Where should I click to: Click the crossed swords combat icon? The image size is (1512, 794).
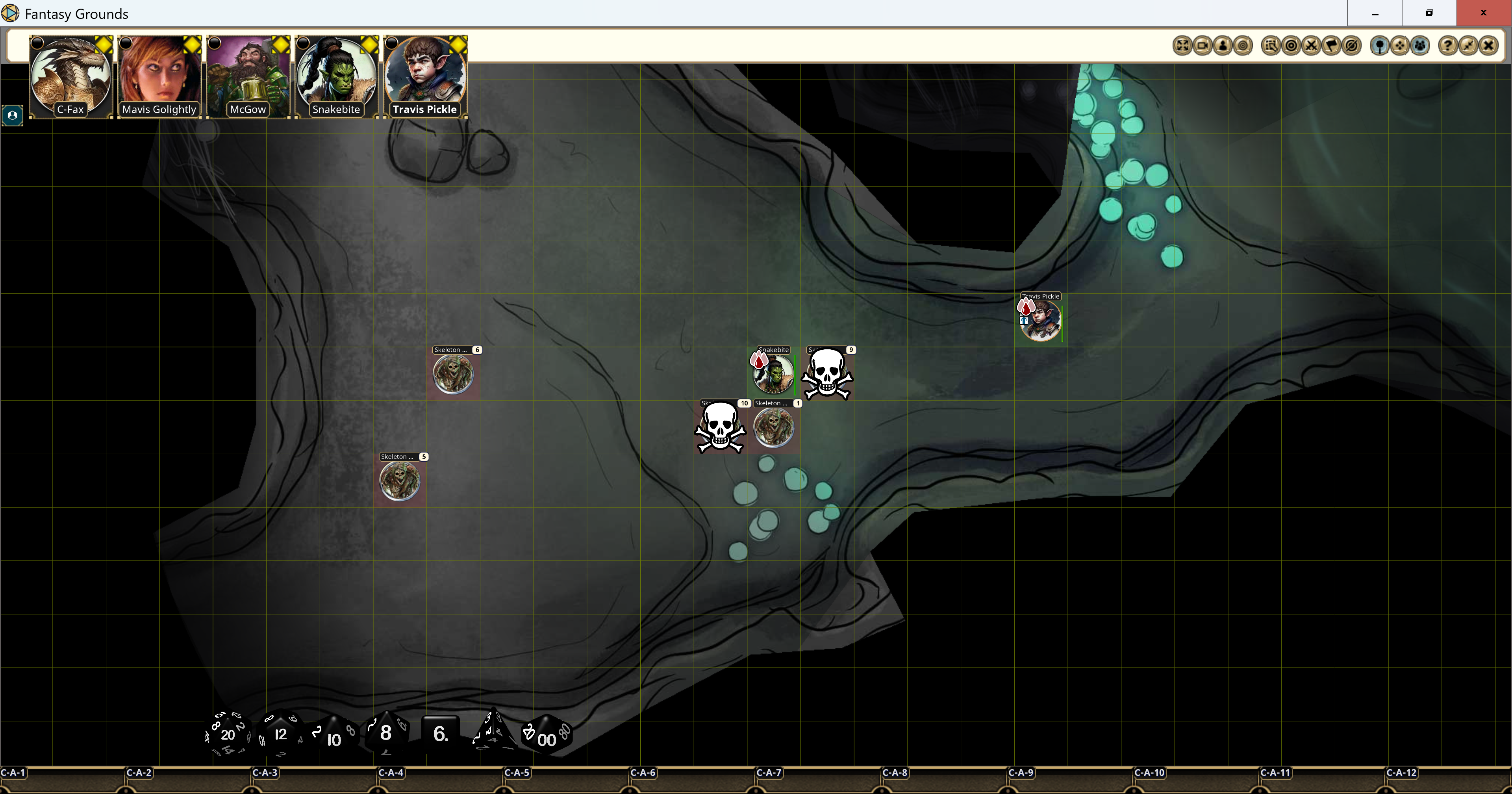coord(1312,45)
